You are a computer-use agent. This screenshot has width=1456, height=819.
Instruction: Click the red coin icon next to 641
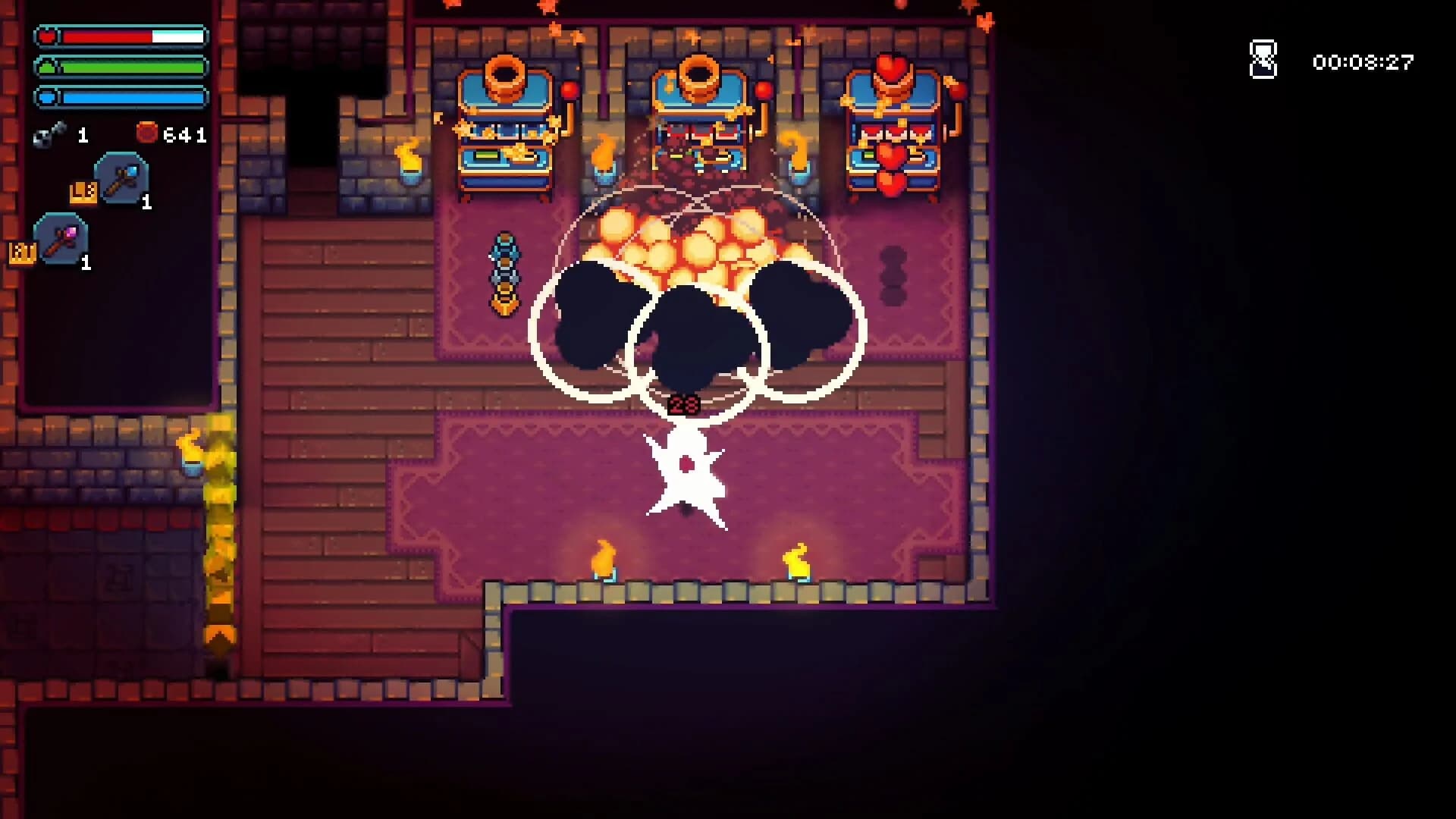(x=146, y=132)
